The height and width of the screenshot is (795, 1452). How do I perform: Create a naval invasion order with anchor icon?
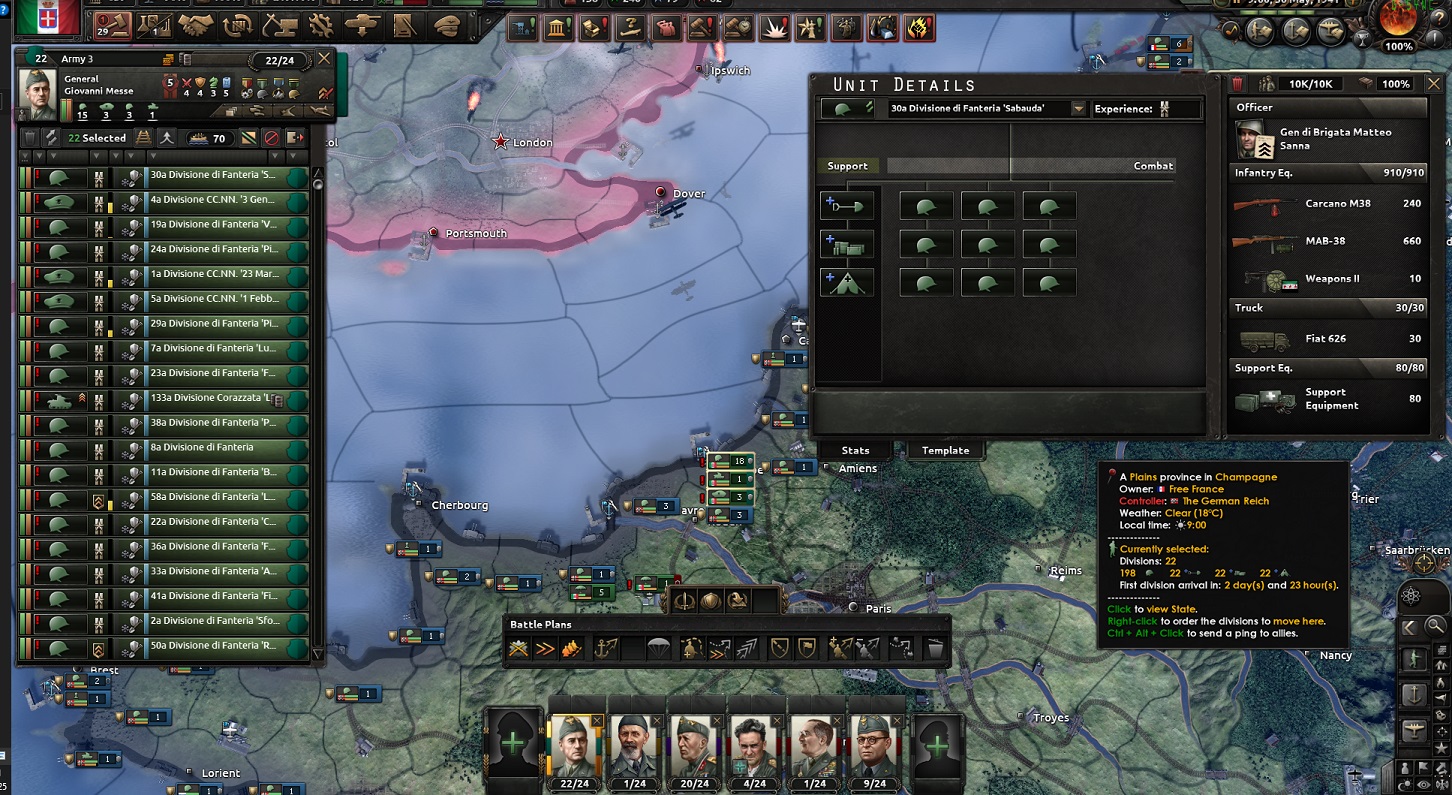click(605, 648)
